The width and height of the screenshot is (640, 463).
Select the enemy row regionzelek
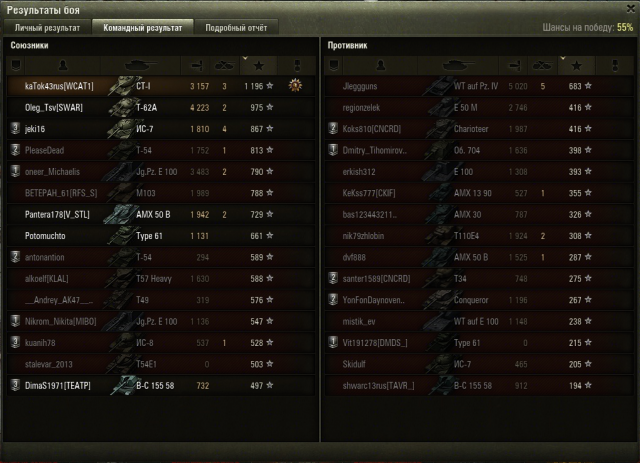pyautogui.click(x=370, y=108)
